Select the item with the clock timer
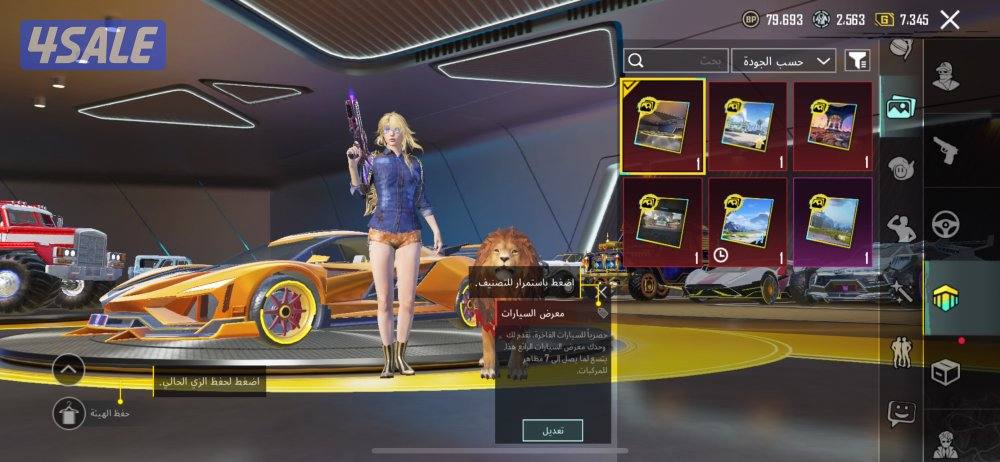Image resolution: width=1000 pixels, height=462 pixels. tap(747, 223)
